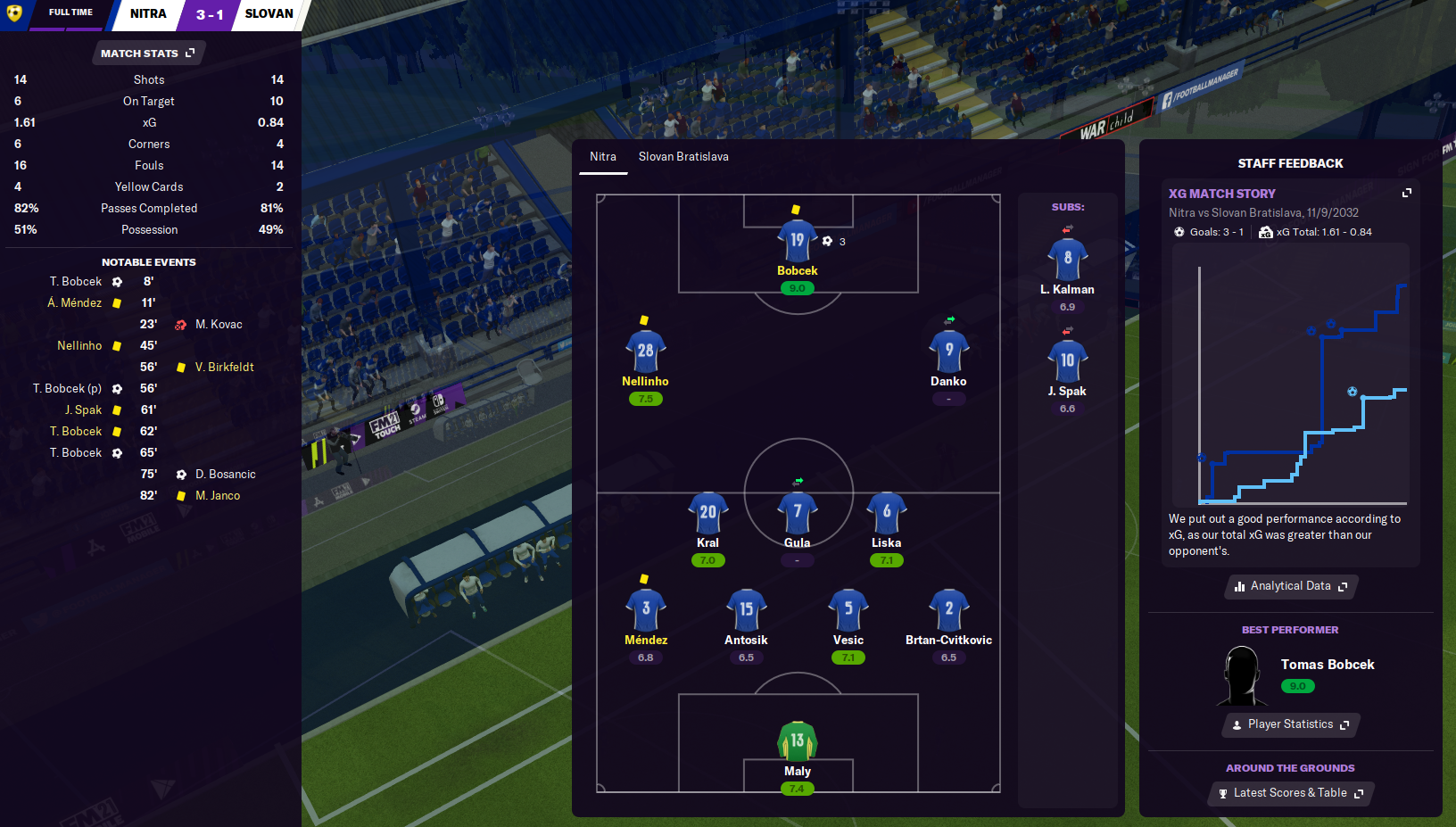Select Vesic's number 5 shirt
Viewport: 1456px width, 827px height.
point(848,610)
